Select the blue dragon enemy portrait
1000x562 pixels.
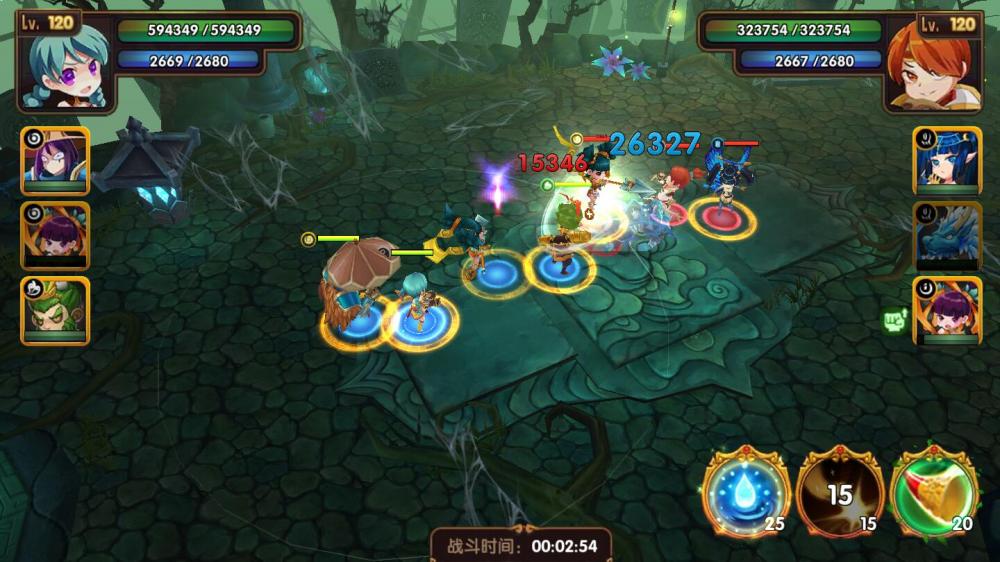coord(946,236)
